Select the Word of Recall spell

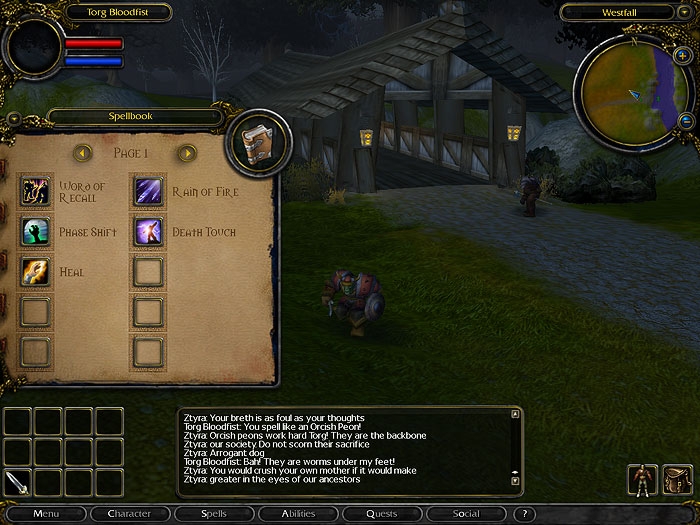pyautogui.click(x=36, y=190)
